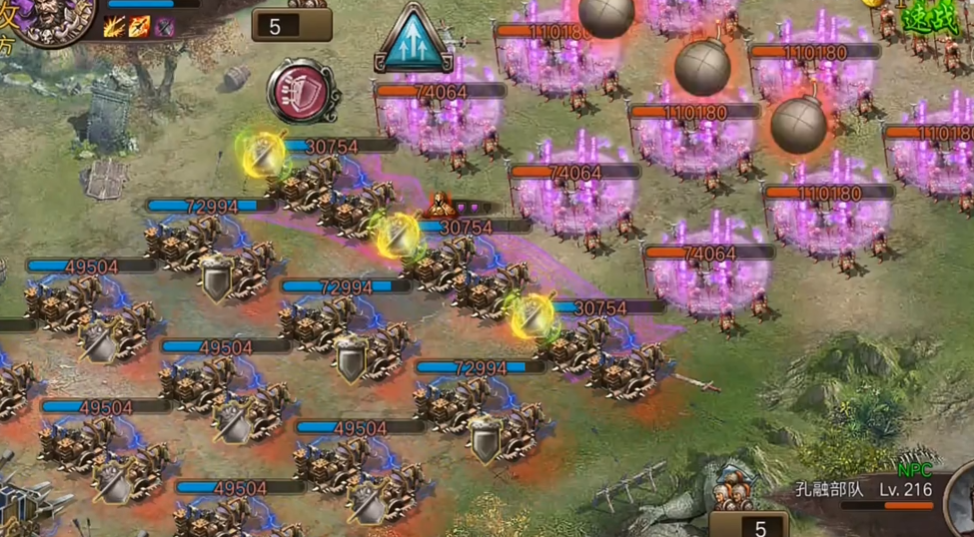974x537 pixels.
Task: Select the enemy soldier reserve icon above 5
Action: pyautogui.click(x=735, y=491)
